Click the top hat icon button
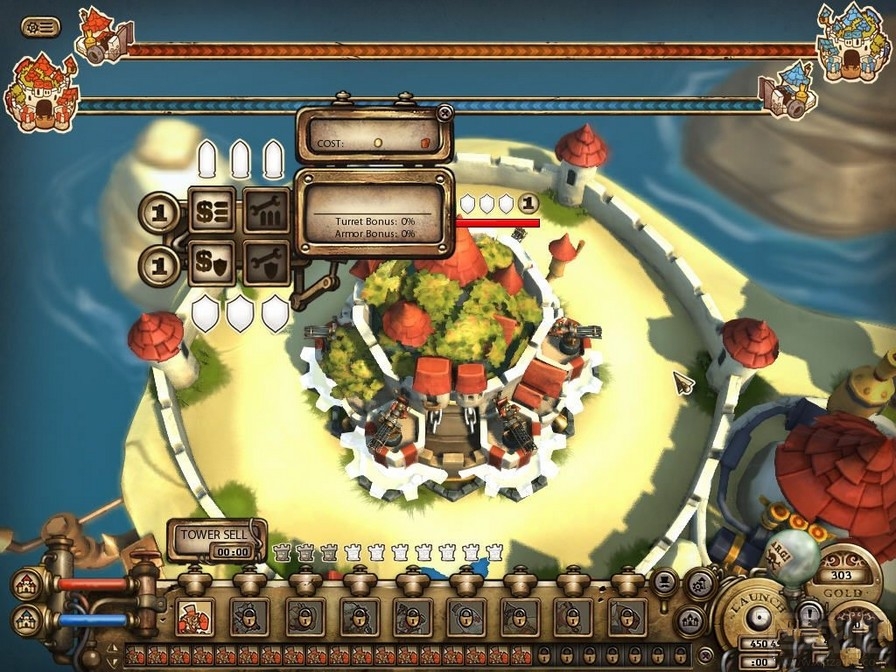This screenshot has width=896, height=672. (x=663, y=584)
